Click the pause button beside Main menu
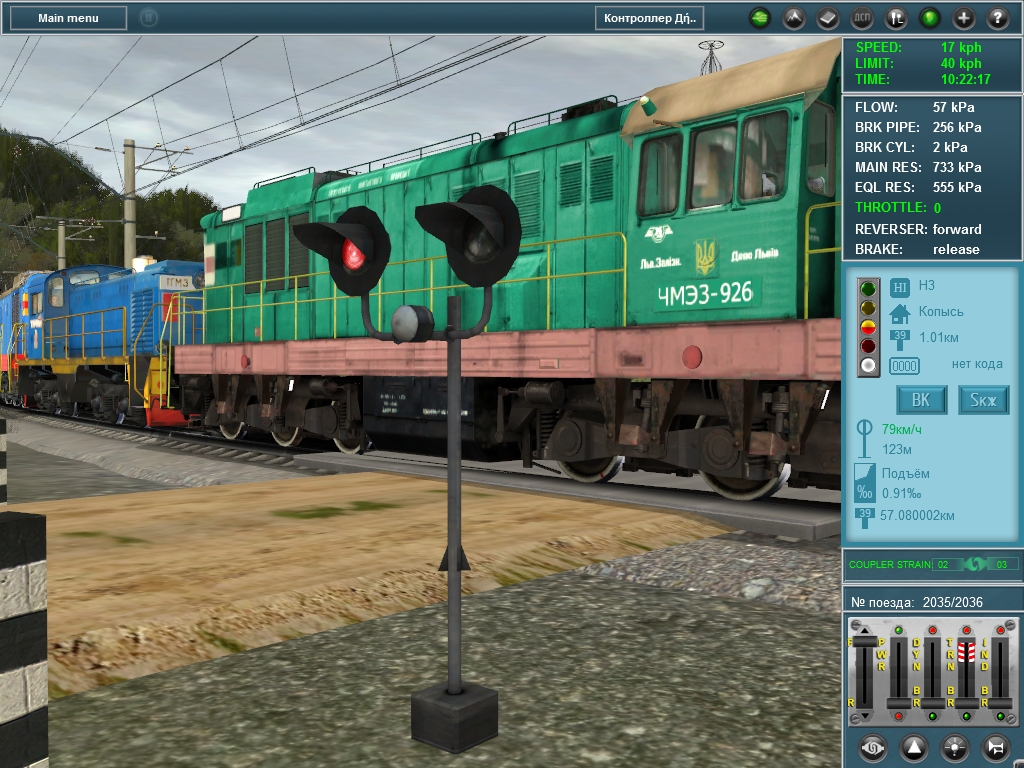This screenshot has height=768, width=1024. (148, 18)
